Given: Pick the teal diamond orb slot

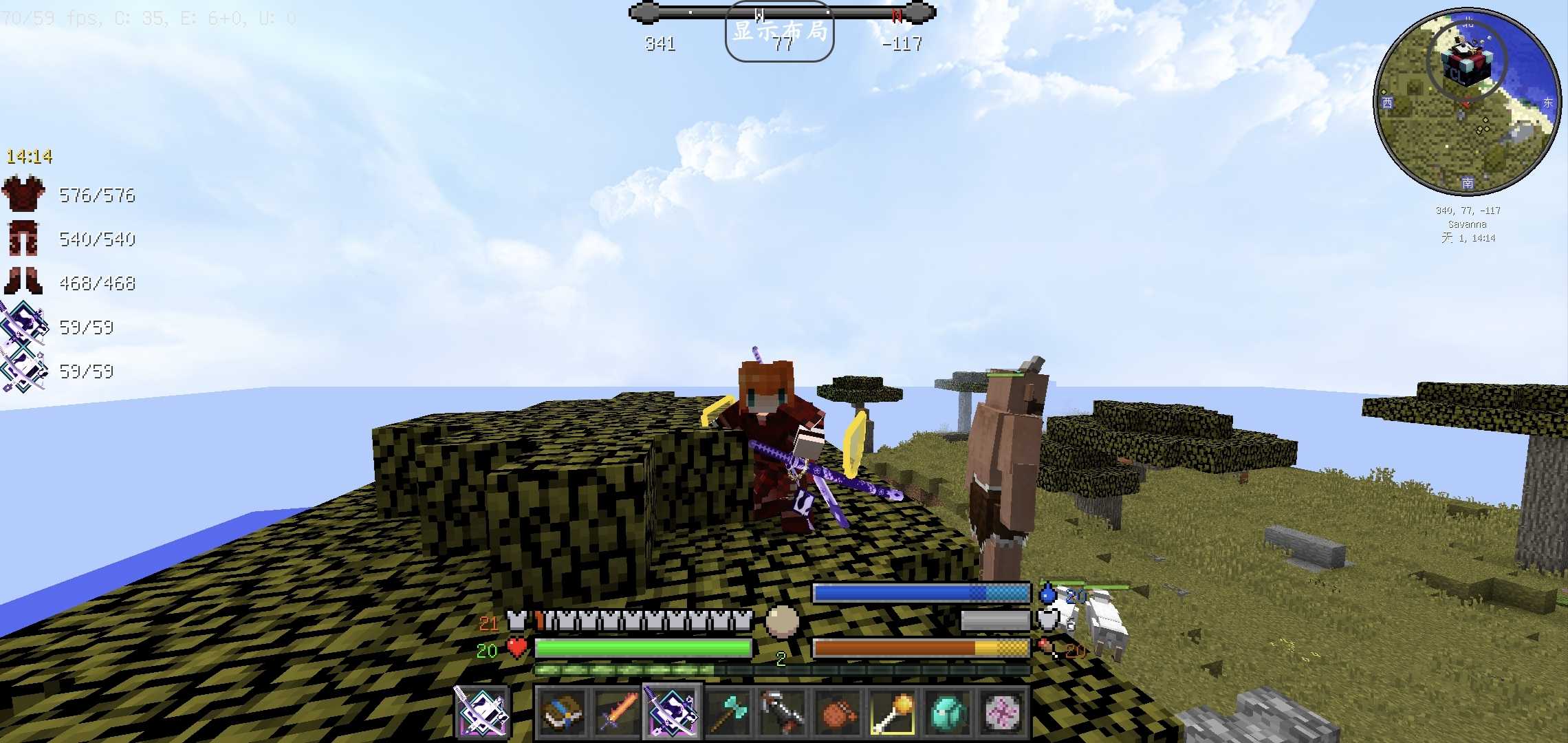Looking at the screenshot, I should (947, 712).
